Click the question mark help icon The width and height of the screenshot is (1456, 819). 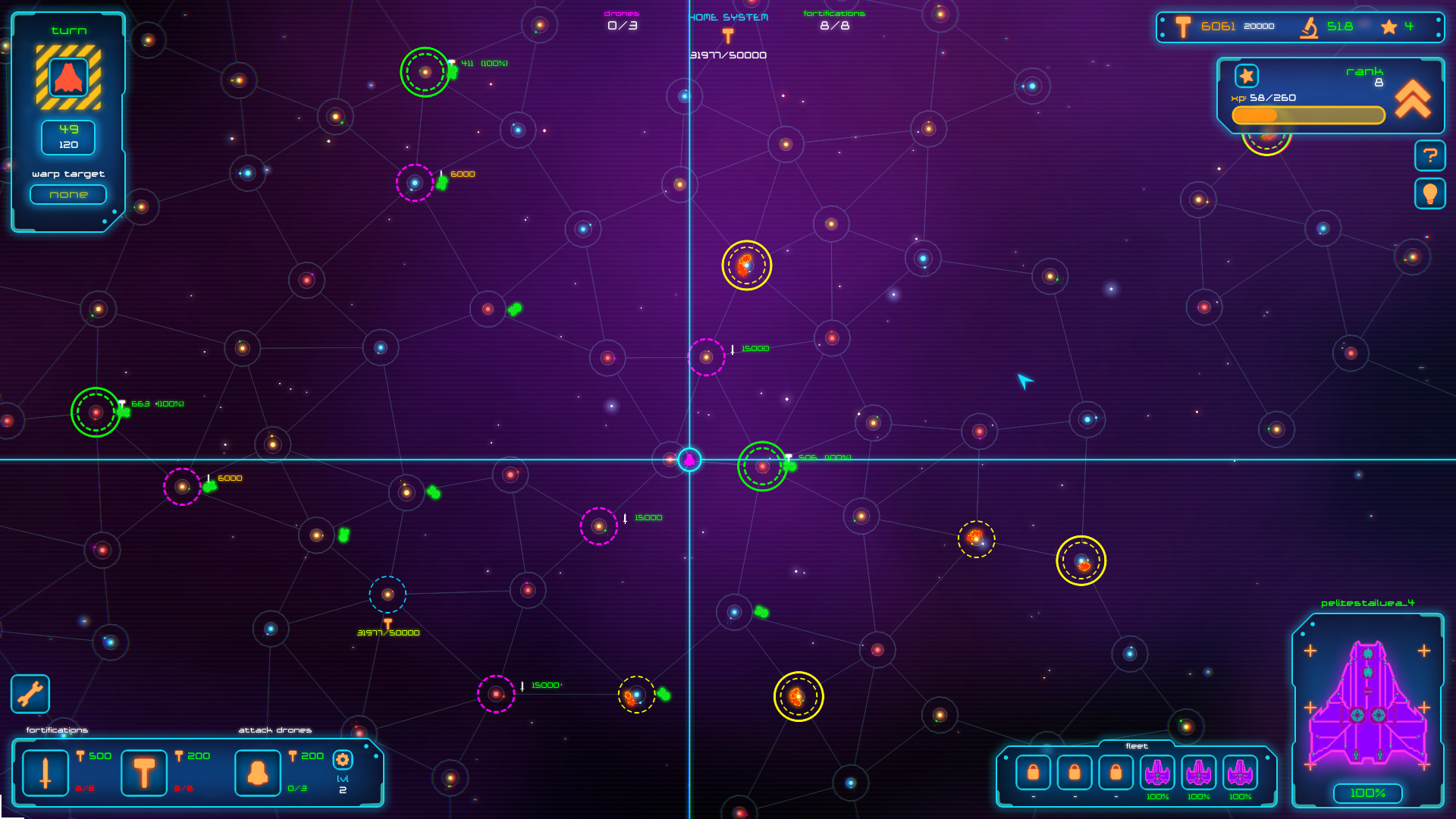point(1430,155)
